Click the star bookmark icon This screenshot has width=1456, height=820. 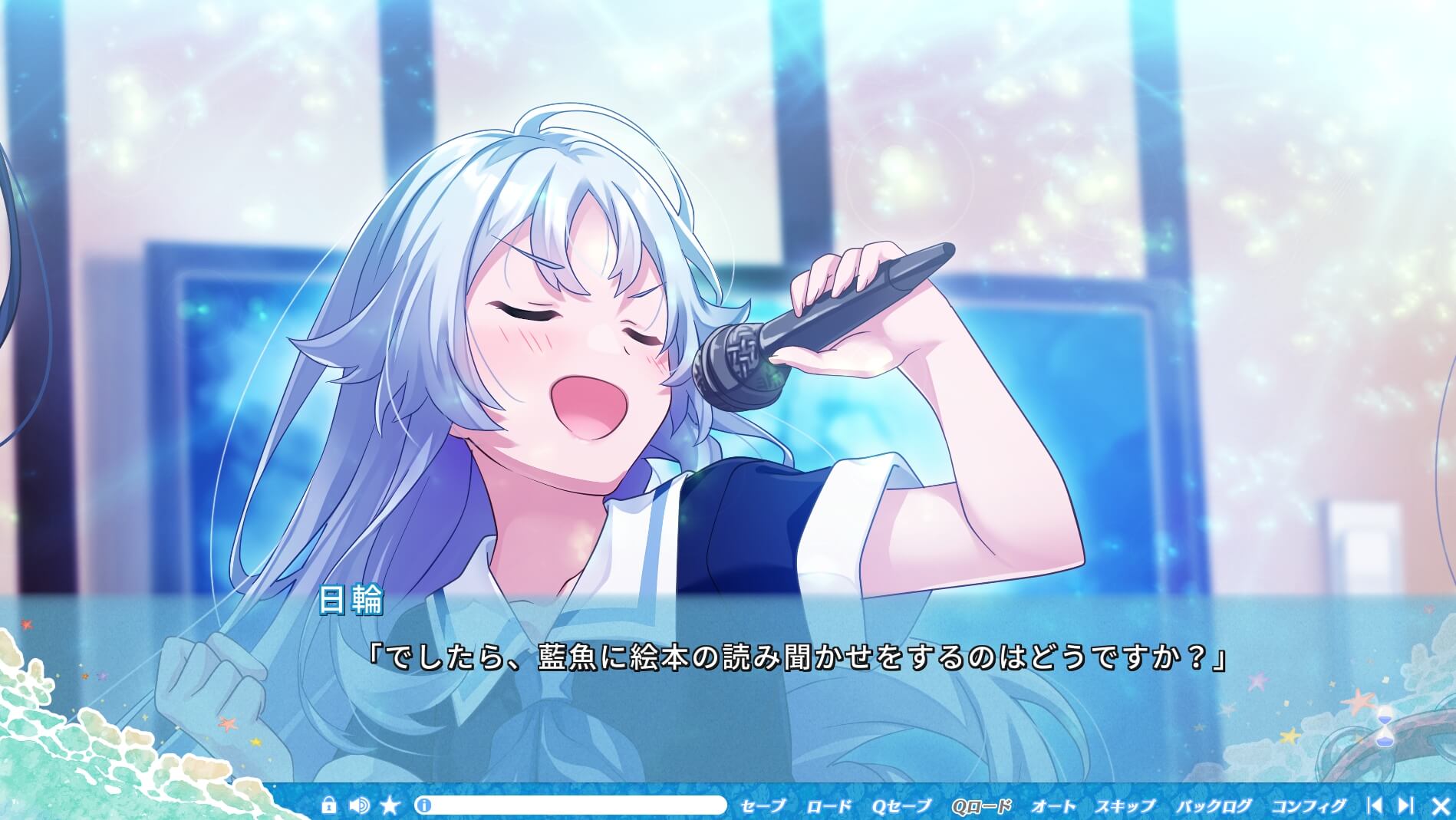pyautogui.click(x=390, y=806)
